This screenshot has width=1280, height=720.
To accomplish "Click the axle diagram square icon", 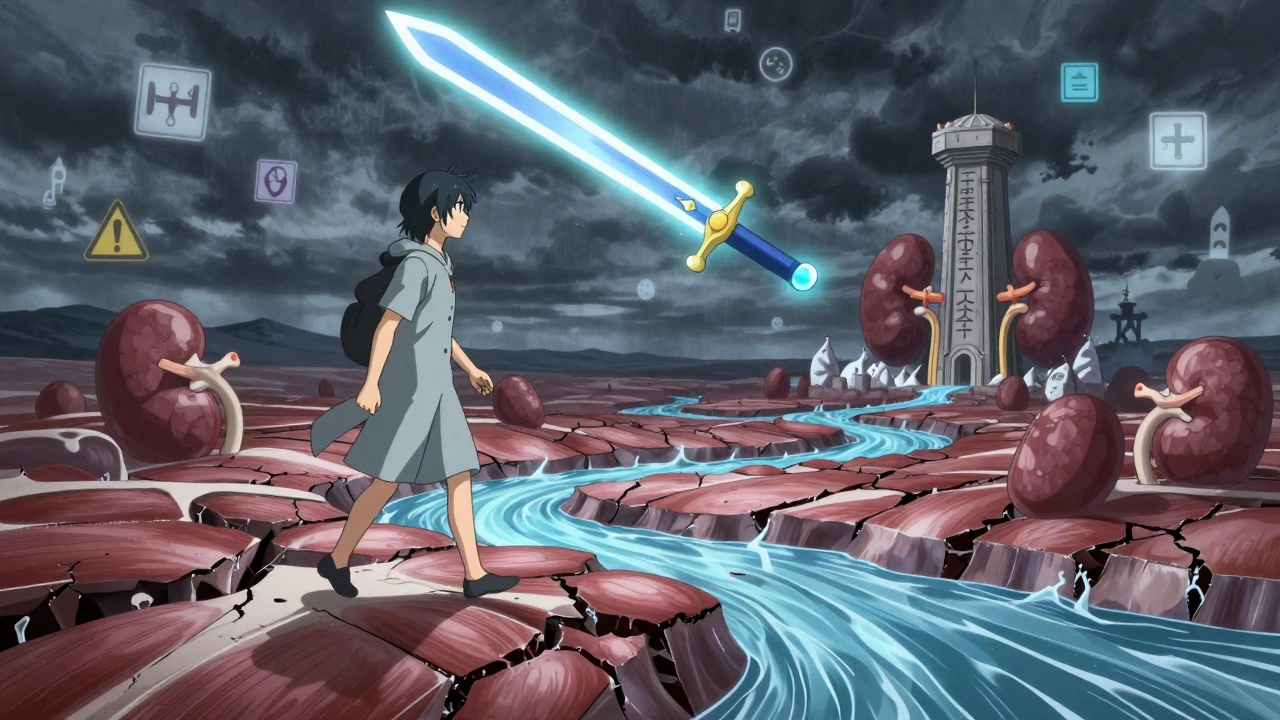I will point(172,101).
